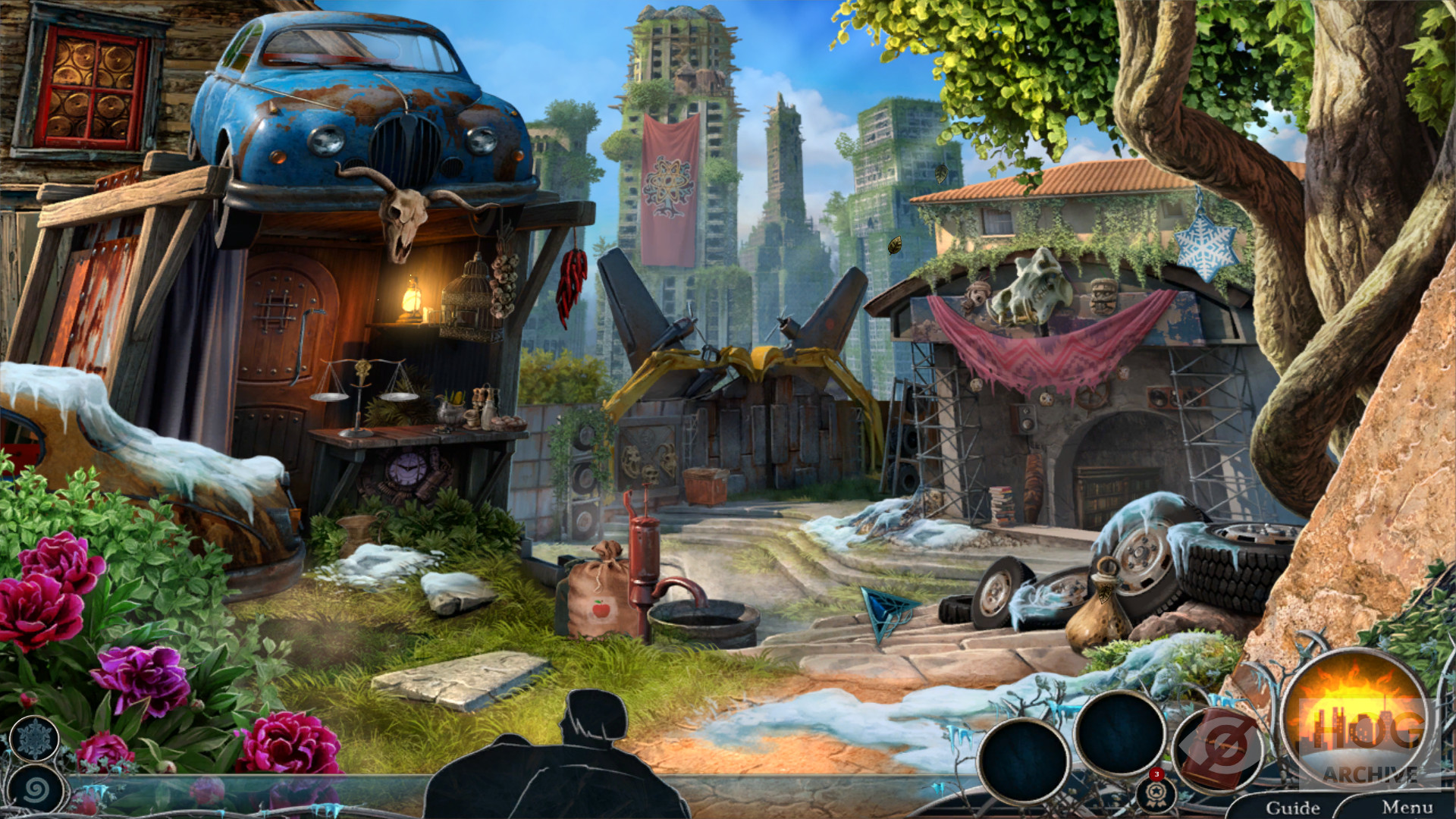1456x819 pixels.
Task: View achievements via the ribbon badge
Action: (1156, 794)
